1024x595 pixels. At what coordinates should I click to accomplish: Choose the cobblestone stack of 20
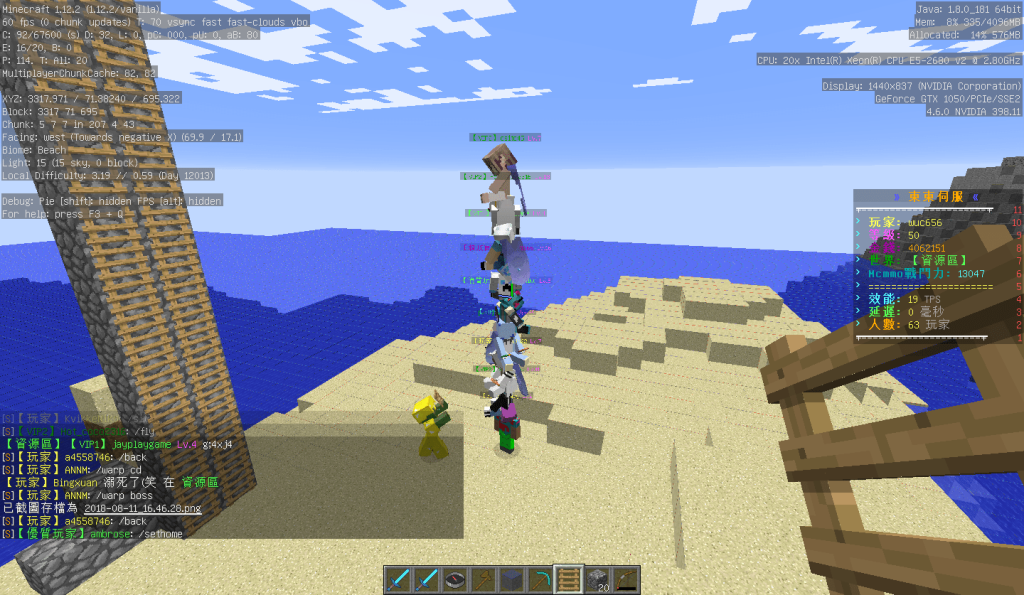coord(597,579)
